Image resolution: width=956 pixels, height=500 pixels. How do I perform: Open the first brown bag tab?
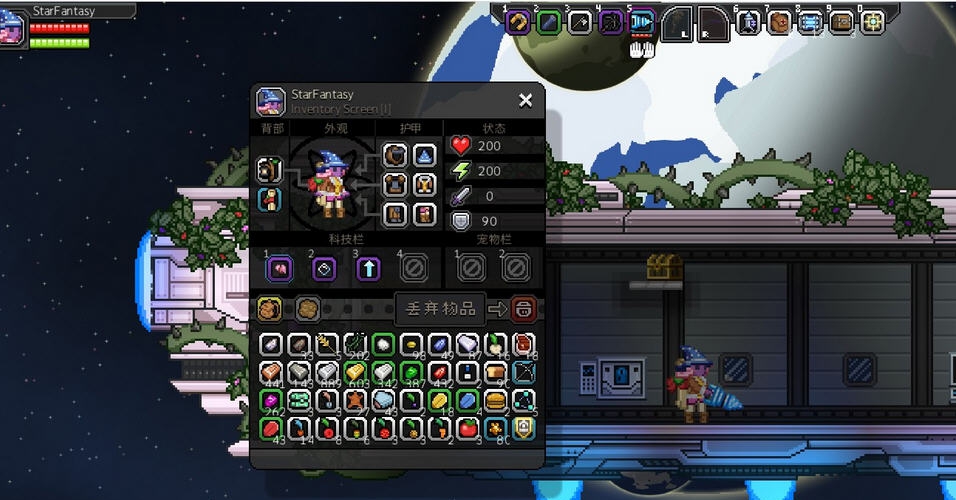(270, 309)
